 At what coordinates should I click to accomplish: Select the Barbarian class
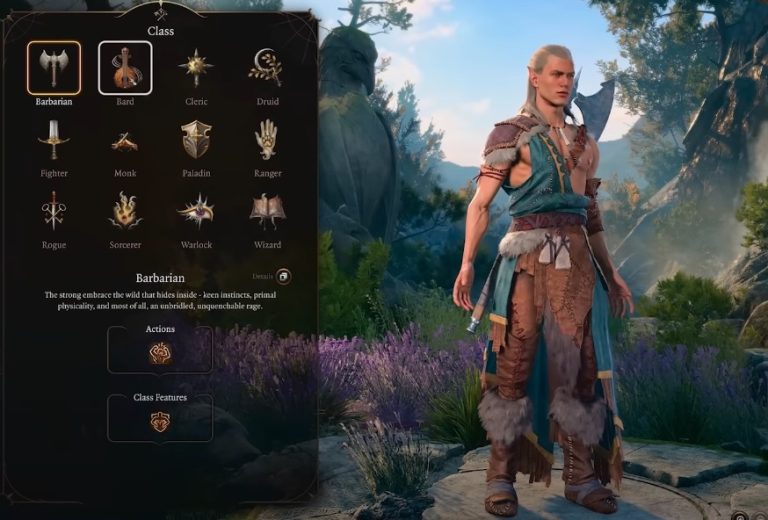(x=53, y=68)
